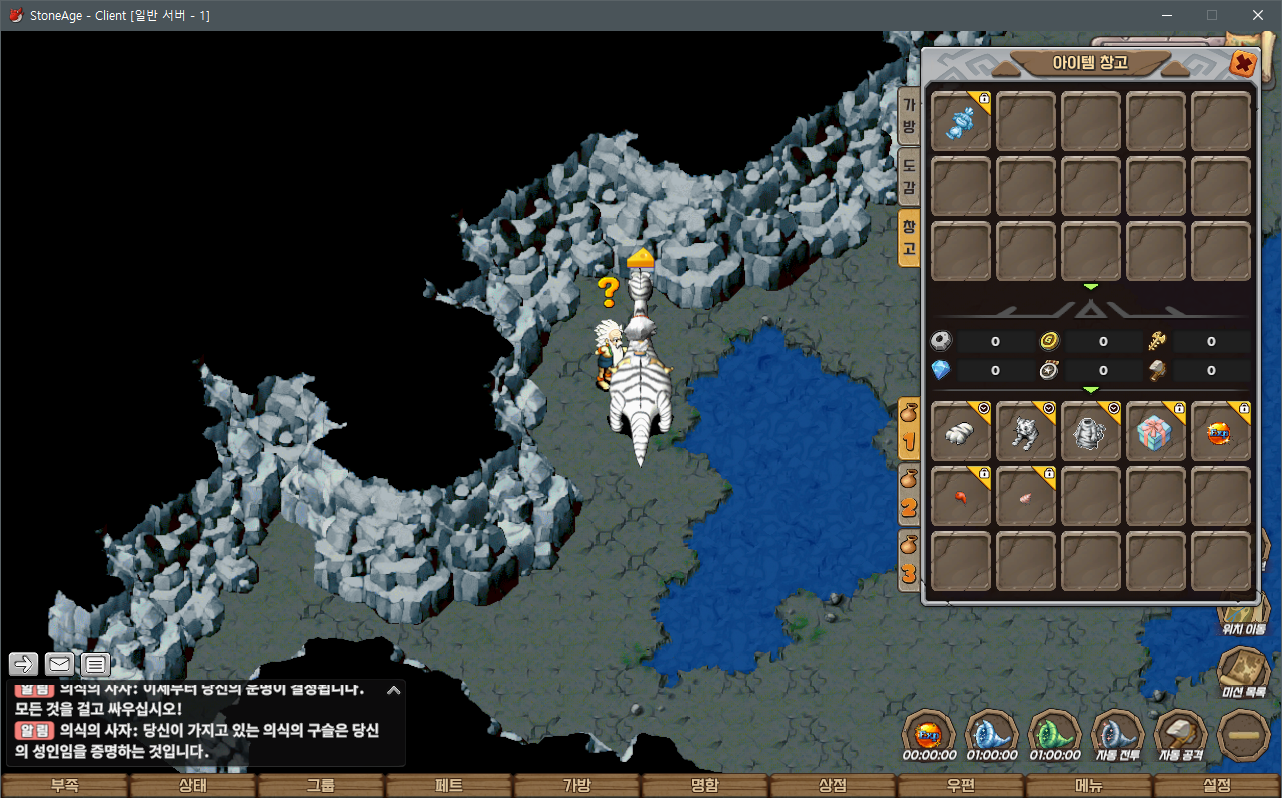This screenshot has width=1282, height=798.
Task: Click the Exp boost timer icon
Action: click(x=929, y=735)
